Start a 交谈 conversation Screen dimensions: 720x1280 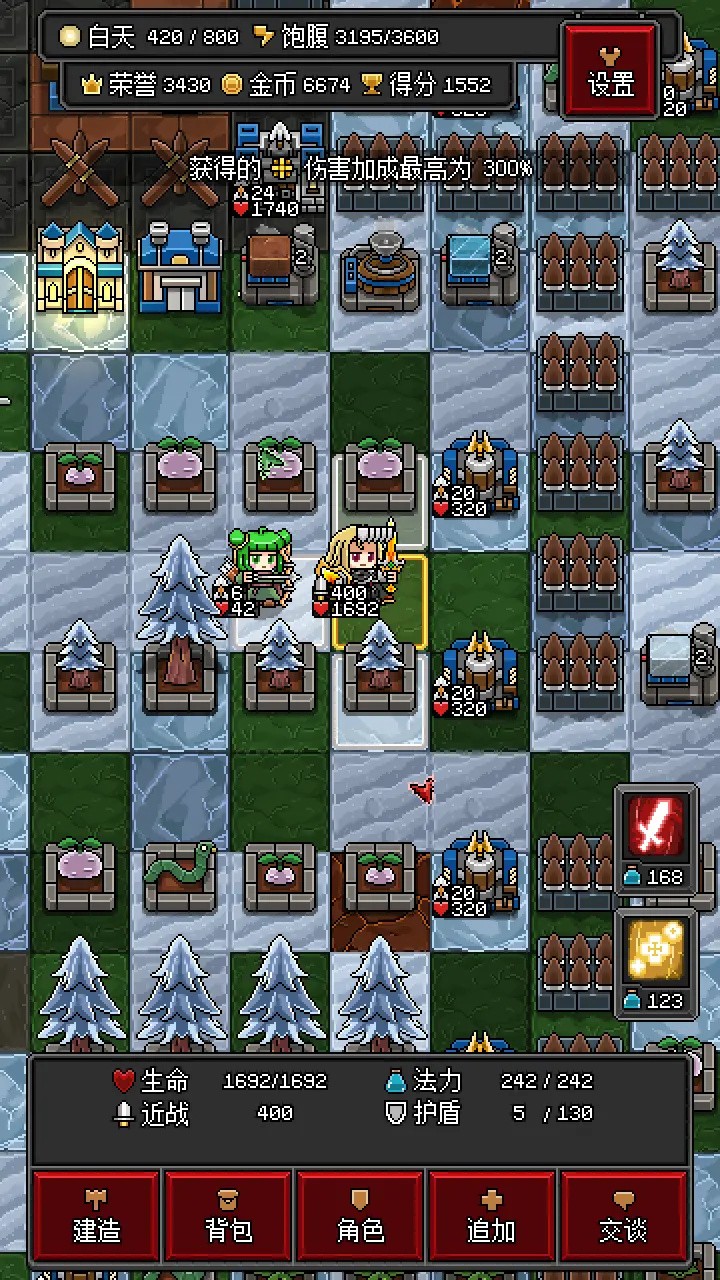(x=624, y=1217)
